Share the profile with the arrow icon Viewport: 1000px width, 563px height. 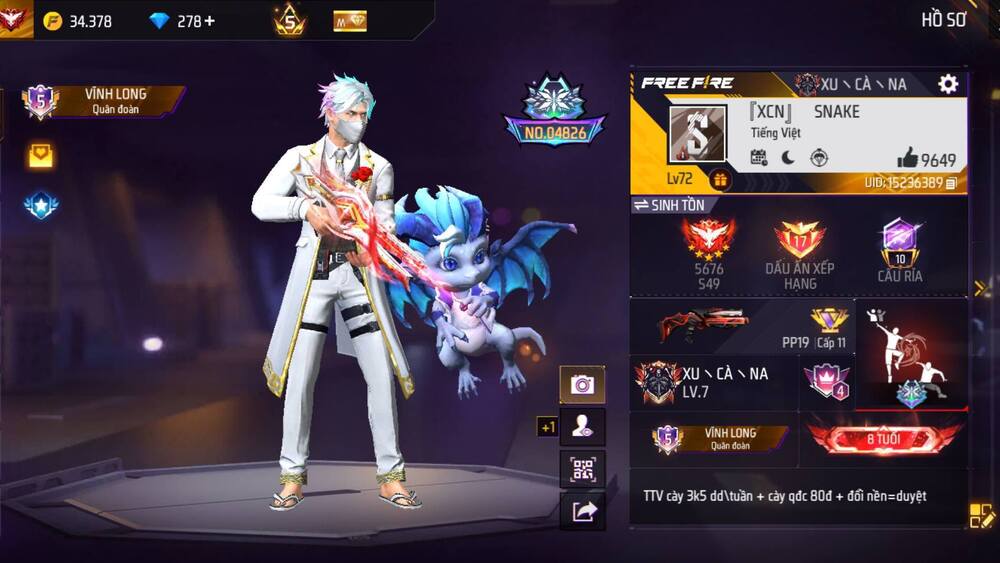coord(581,511)
